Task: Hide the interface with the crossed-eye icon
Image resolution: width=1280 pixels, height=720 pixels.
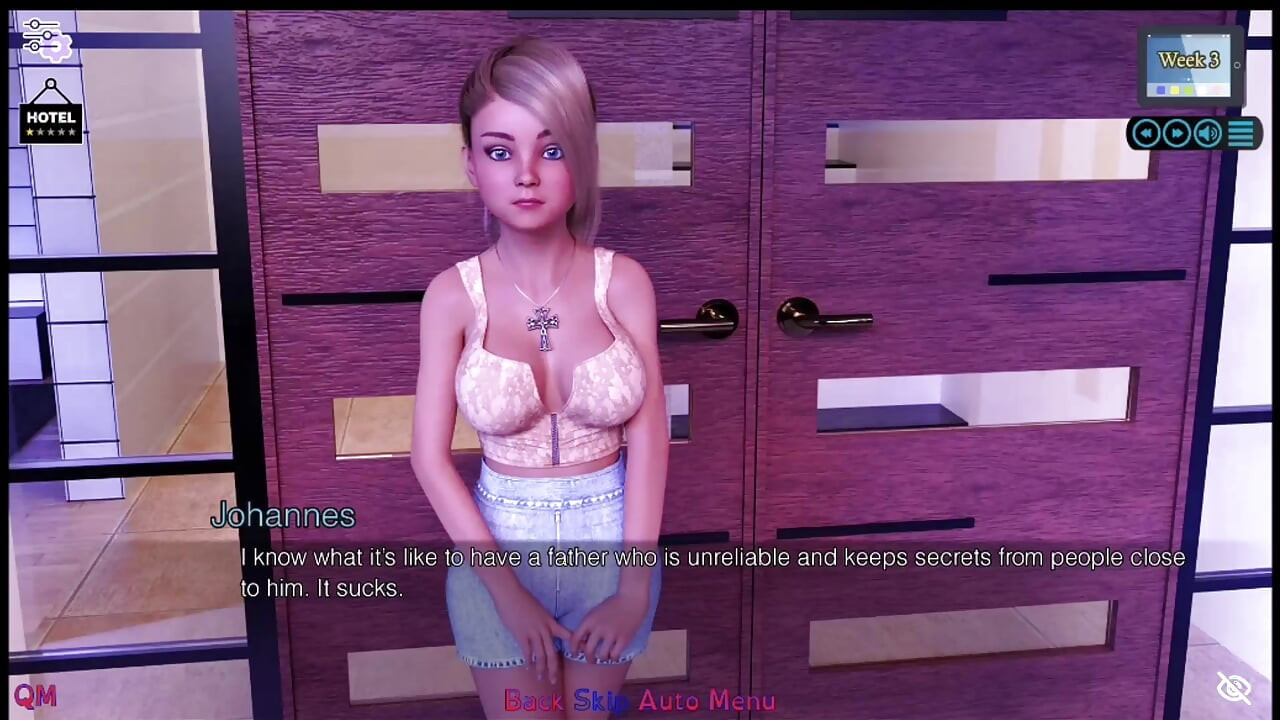Action: [1234, 688]
